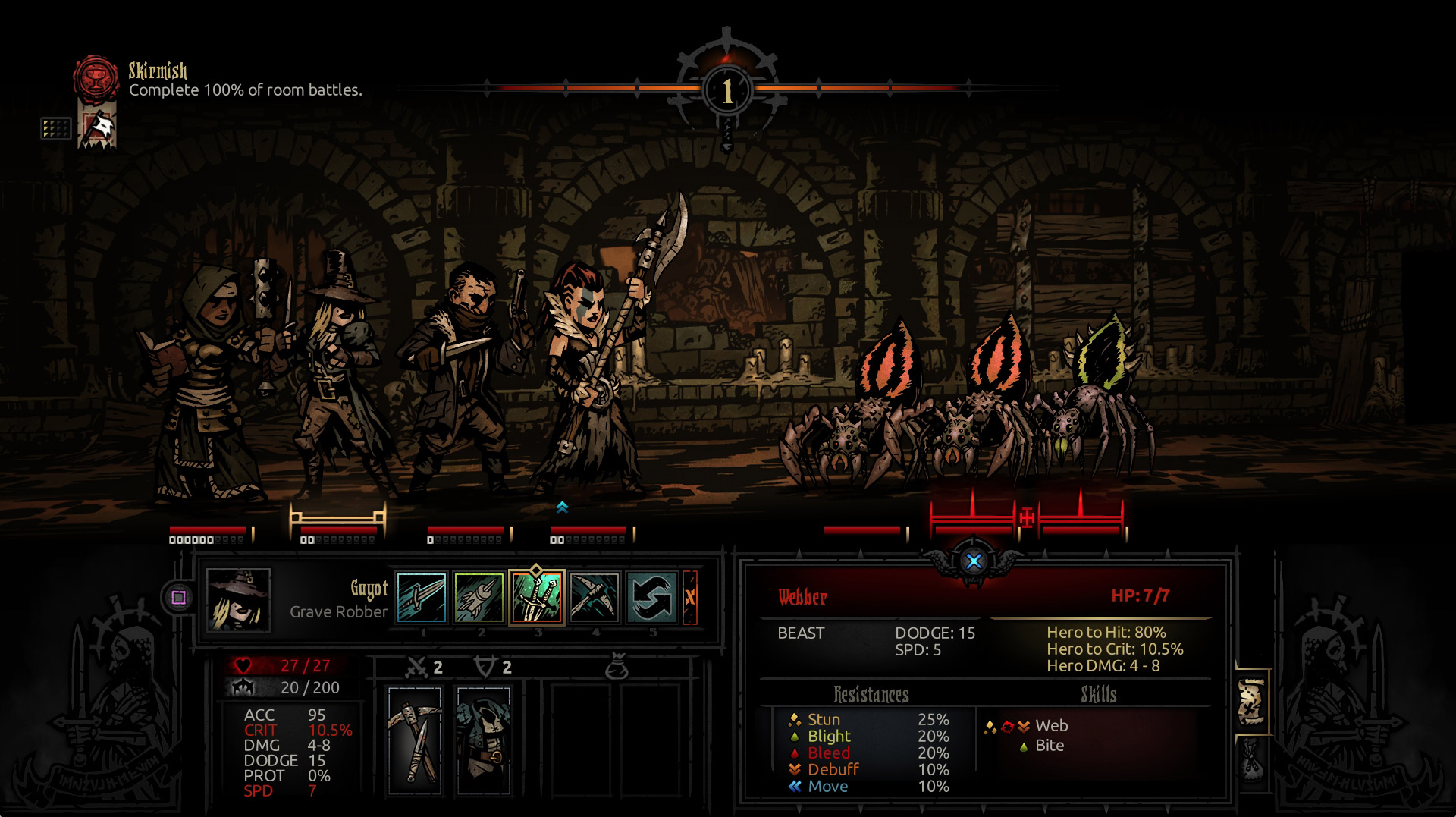1456x817 pixels.
Task: Inspect the Grave Robber armor slot
Action: [484, 740]
